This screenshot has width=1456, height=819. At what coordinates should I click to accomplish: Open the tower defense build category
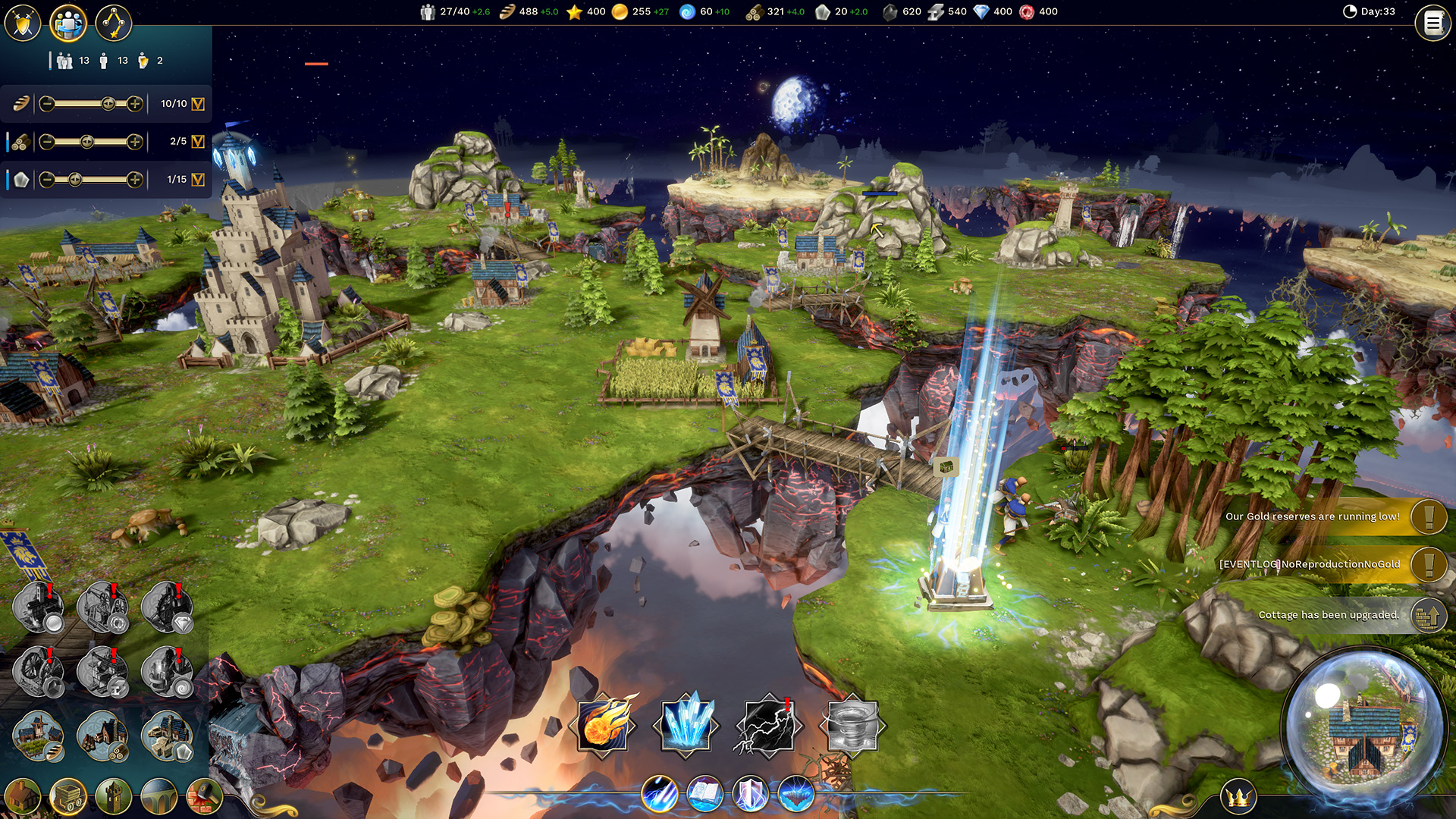(x=114, y=796)
